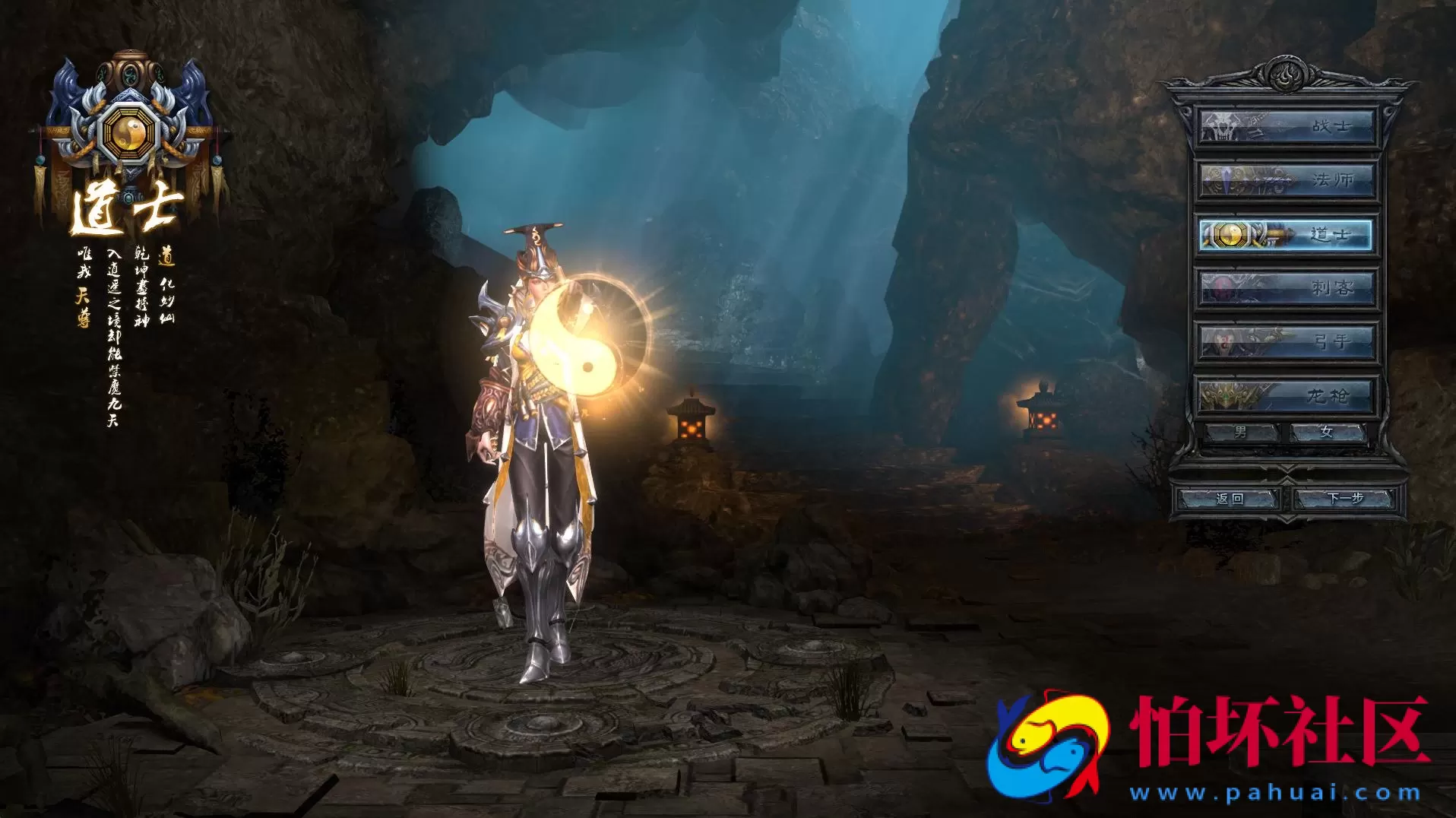Click the Taoist yin-yang crest in top-left corner

pos(128,133)
